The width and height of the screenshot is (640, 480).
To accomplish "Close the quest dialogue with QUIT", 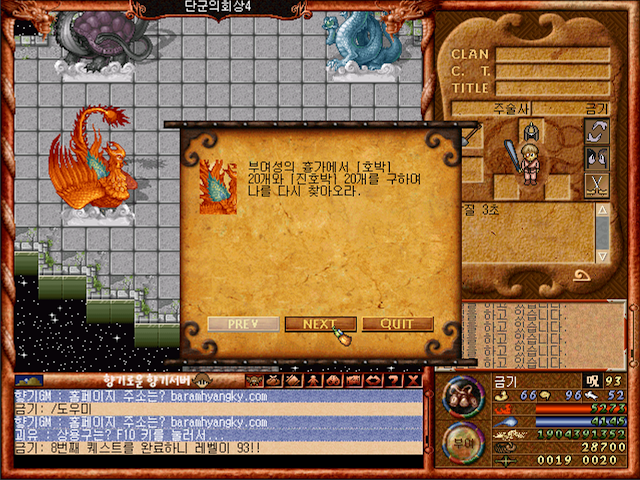I will [x=397, y=324].
